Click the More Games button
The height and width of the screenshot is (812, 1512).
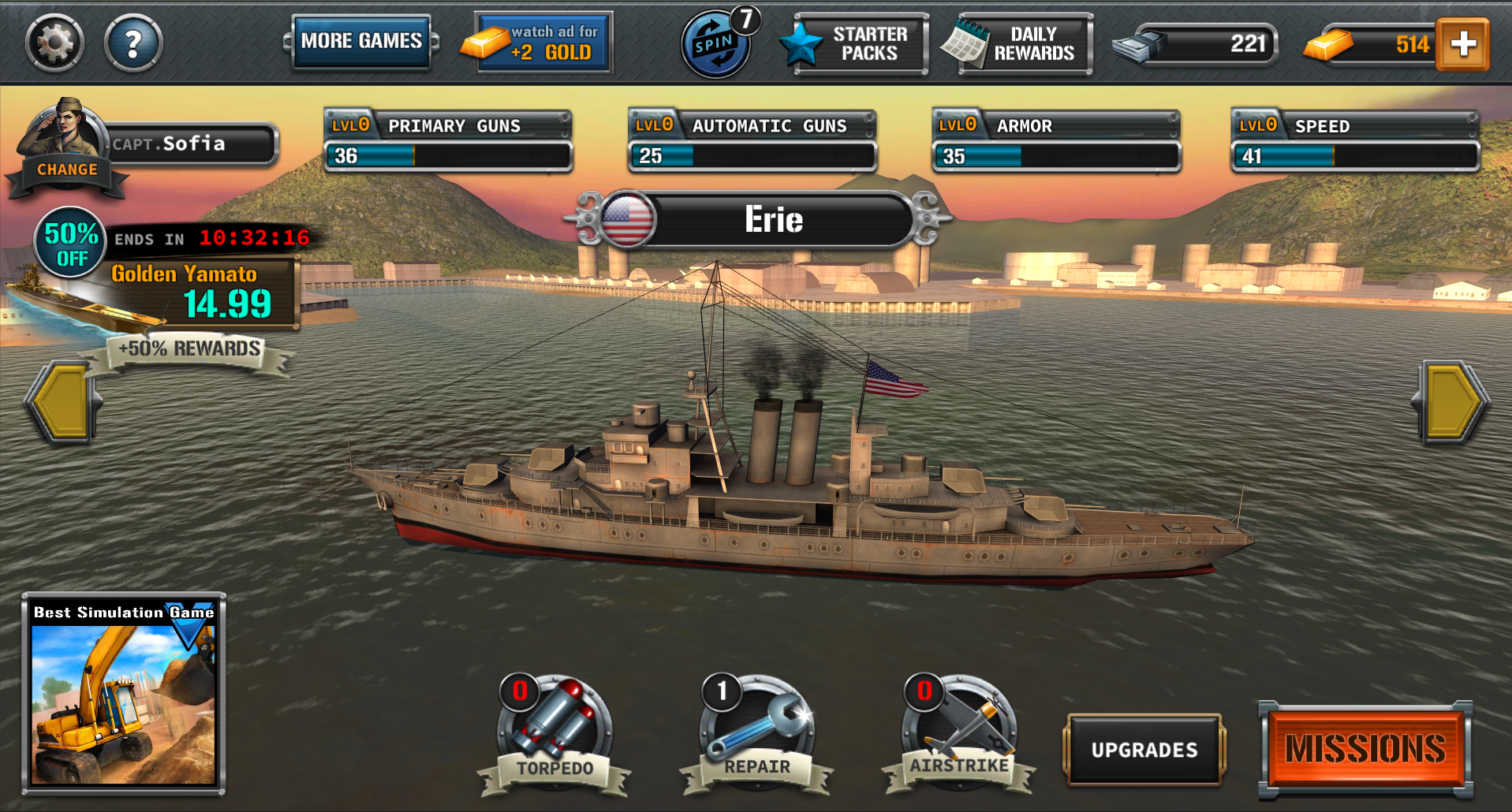click(x=361, y=41)
